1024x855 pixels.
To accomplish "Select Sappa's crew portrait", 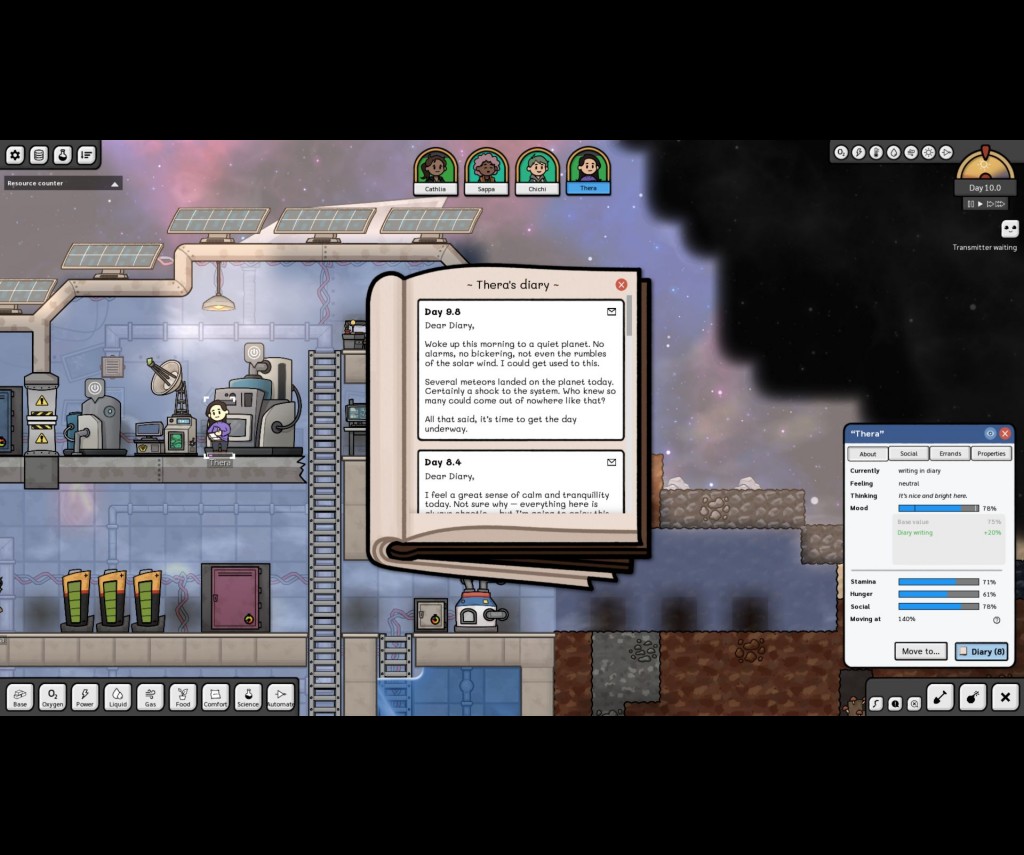I will point(486,171).
